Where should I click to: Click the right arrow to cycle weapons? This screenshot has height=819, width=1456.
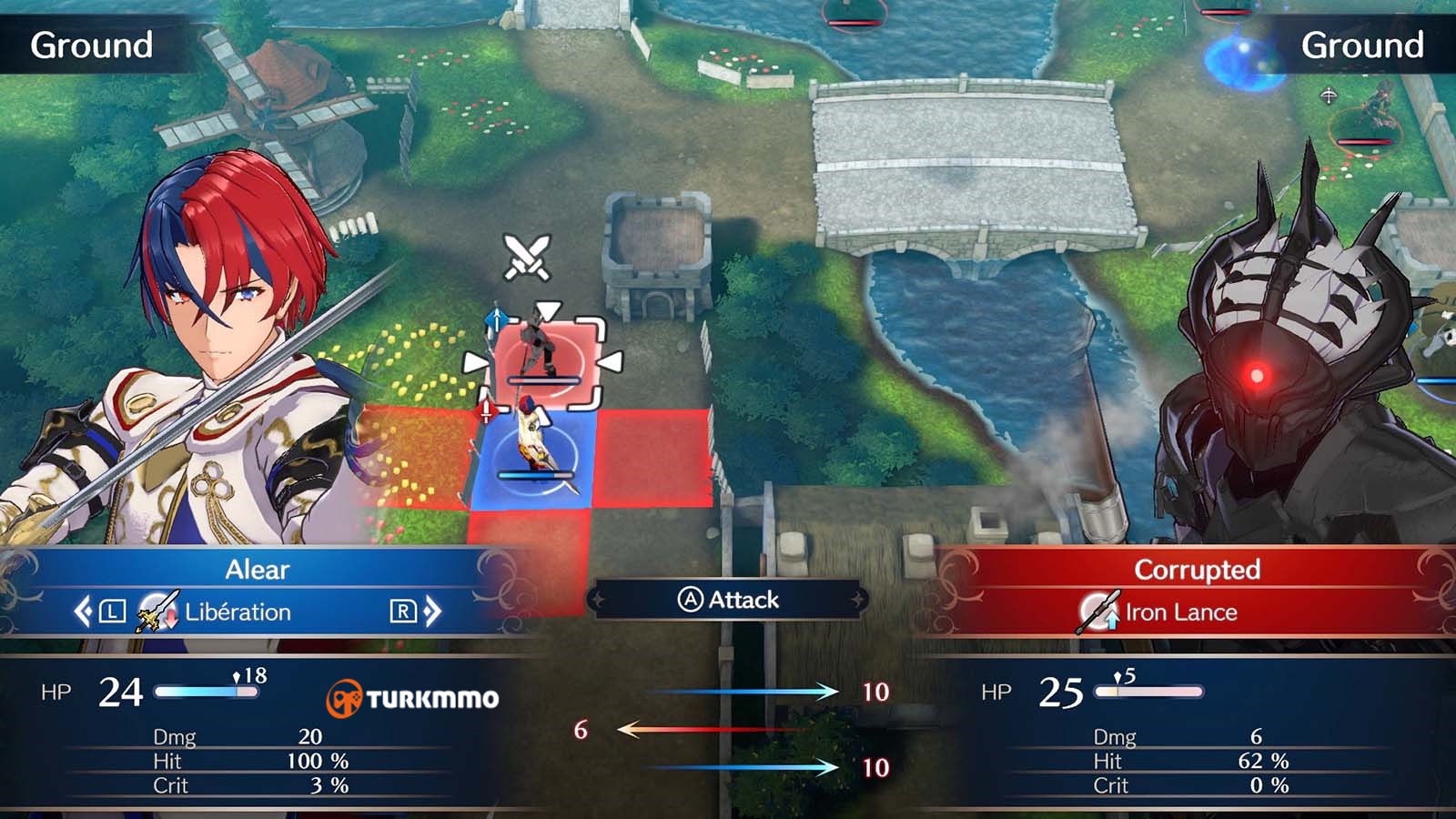(430, 612)
